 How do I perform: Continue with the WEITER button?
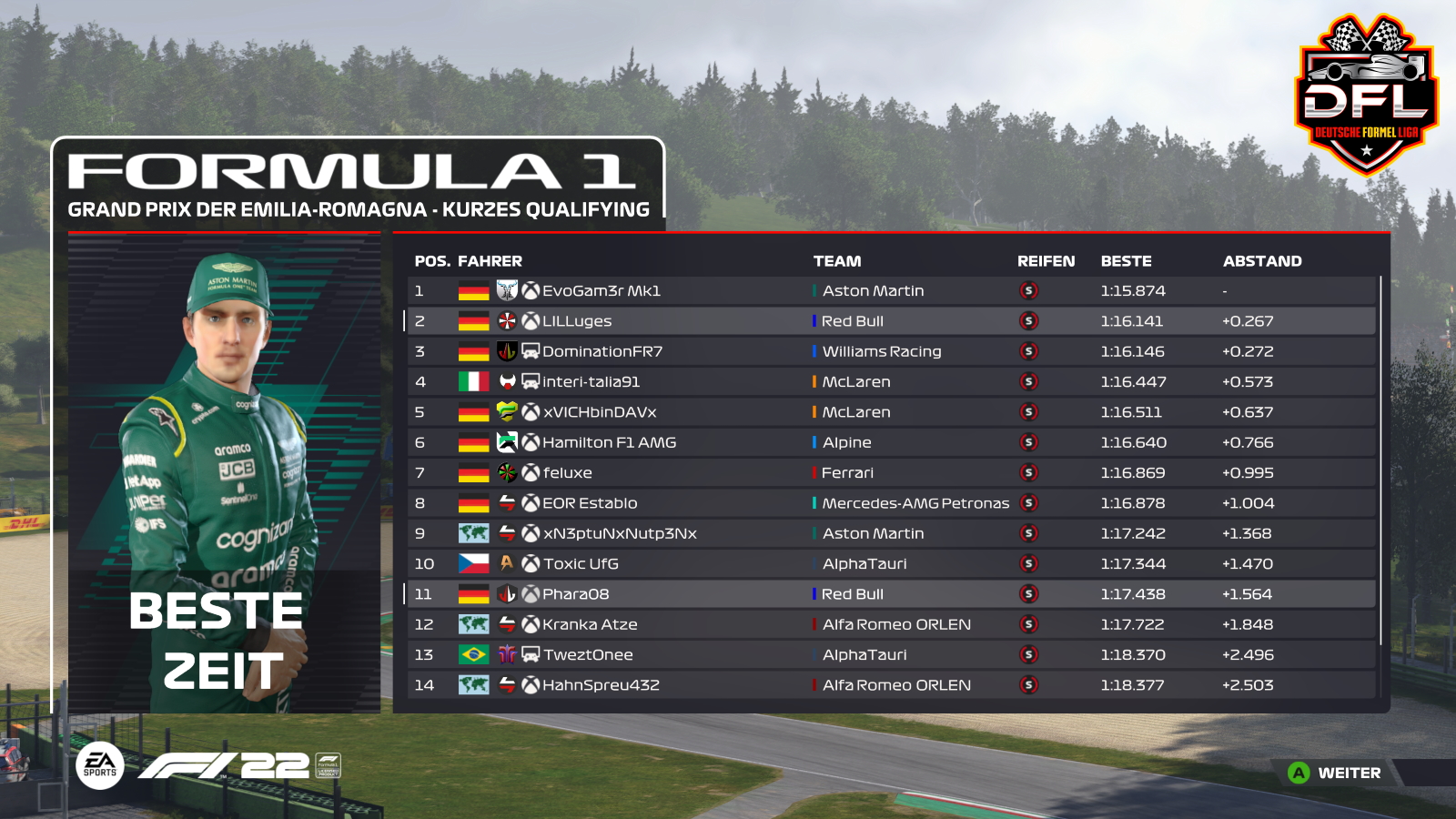1336,773
